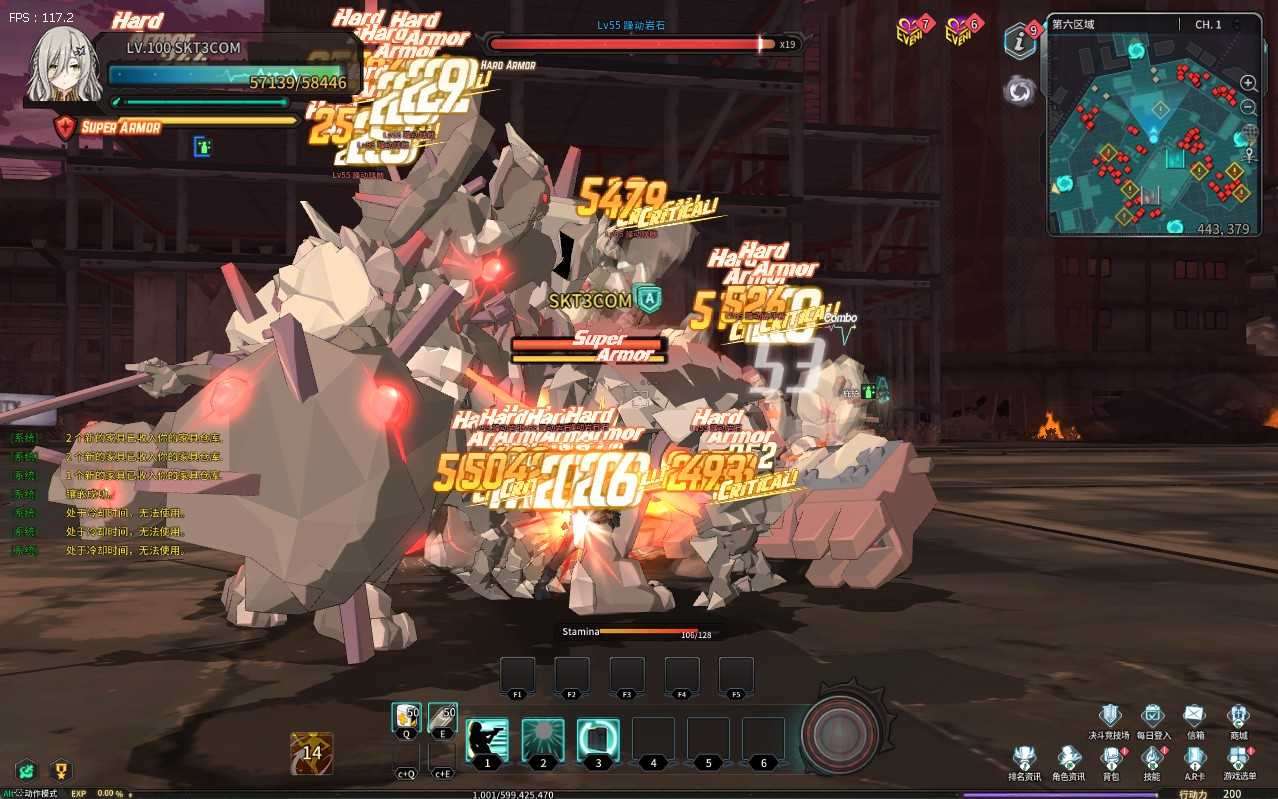
Task: Click the CH. 1 channel selector
Action: pos(1208,25)
